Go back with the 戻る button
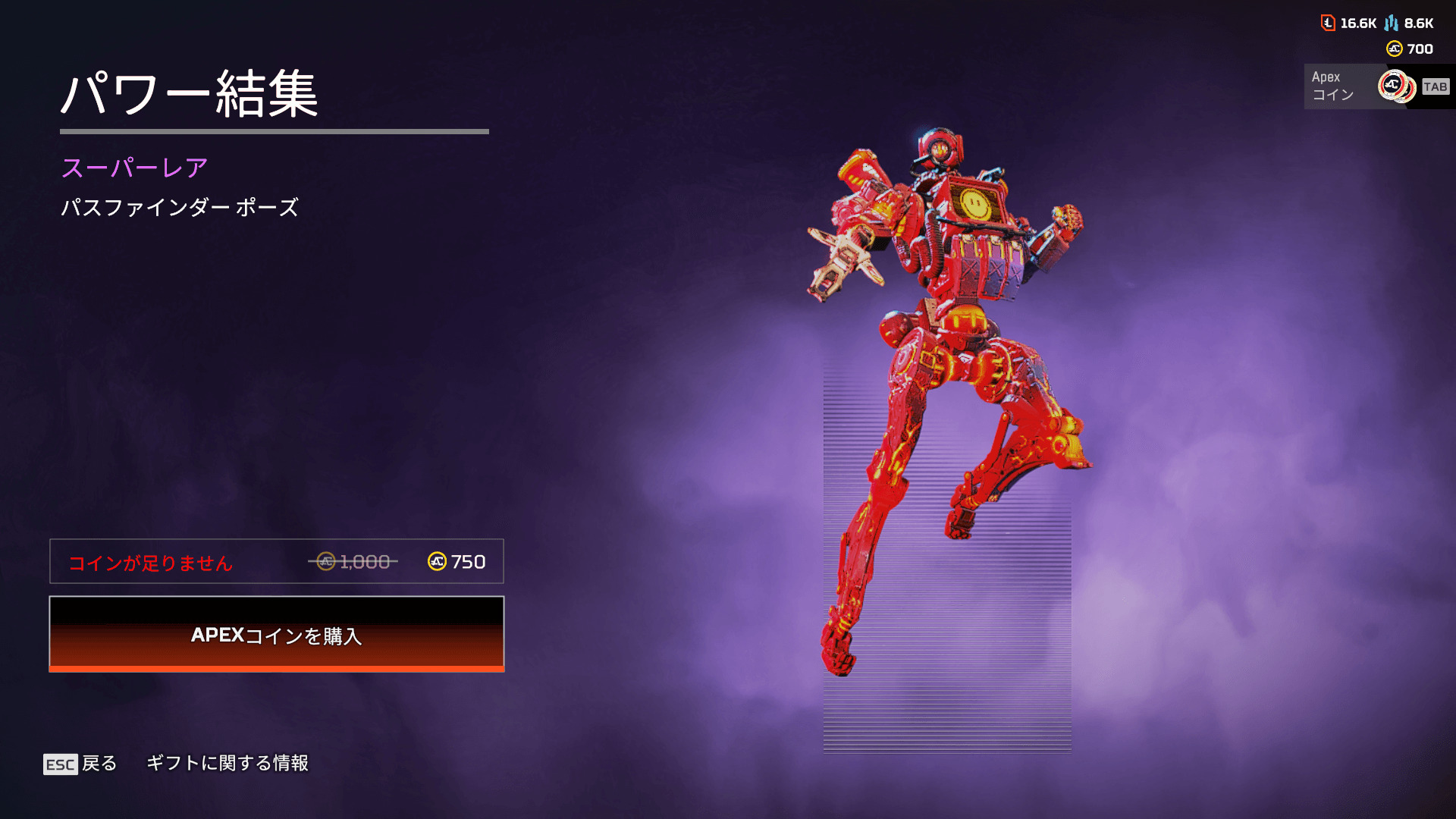Screen dimensions: 1456x819 coord(80,763)
